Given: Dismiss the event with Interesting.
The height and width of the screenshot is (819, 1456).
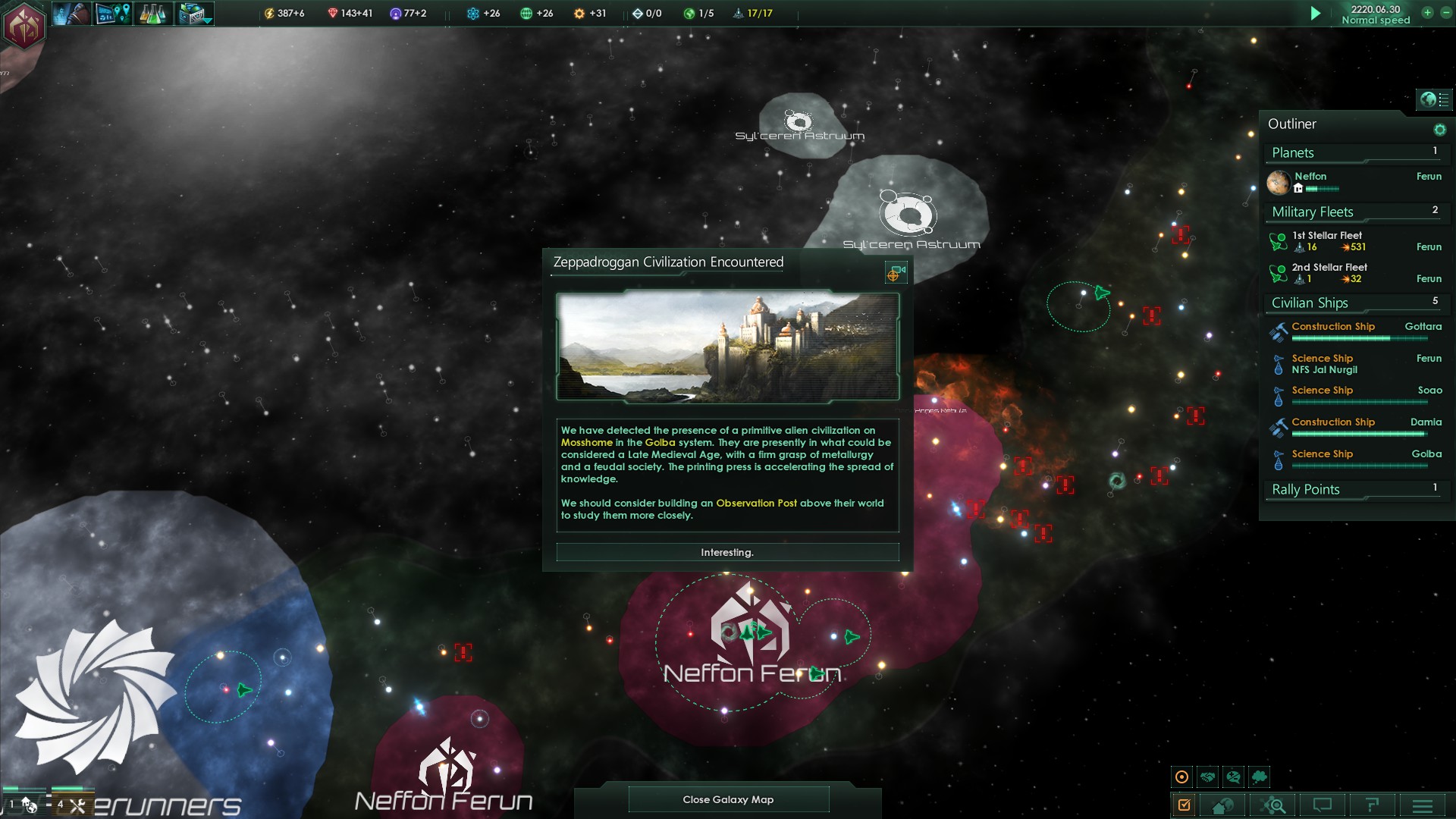Looking at the screenshot, I should tap(727, 553).
